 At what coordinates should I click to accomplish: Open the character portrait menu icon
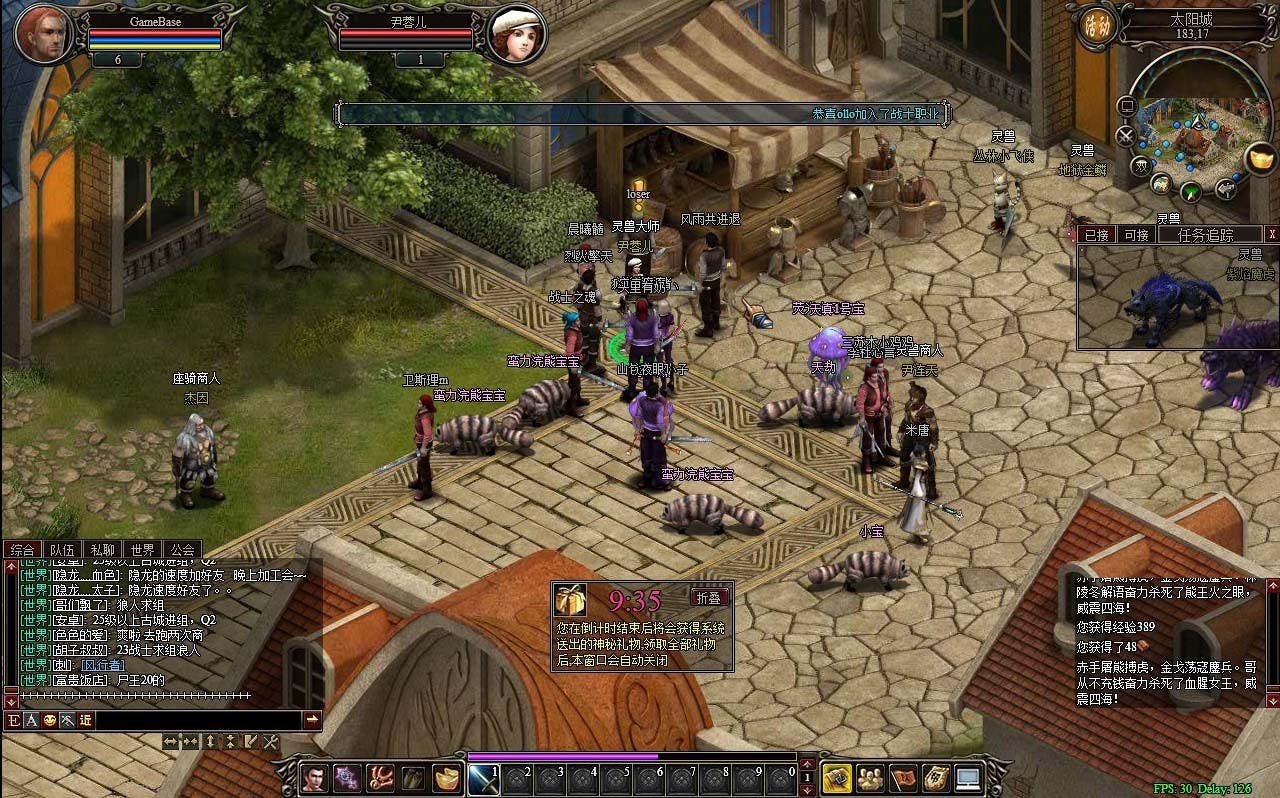314,778
